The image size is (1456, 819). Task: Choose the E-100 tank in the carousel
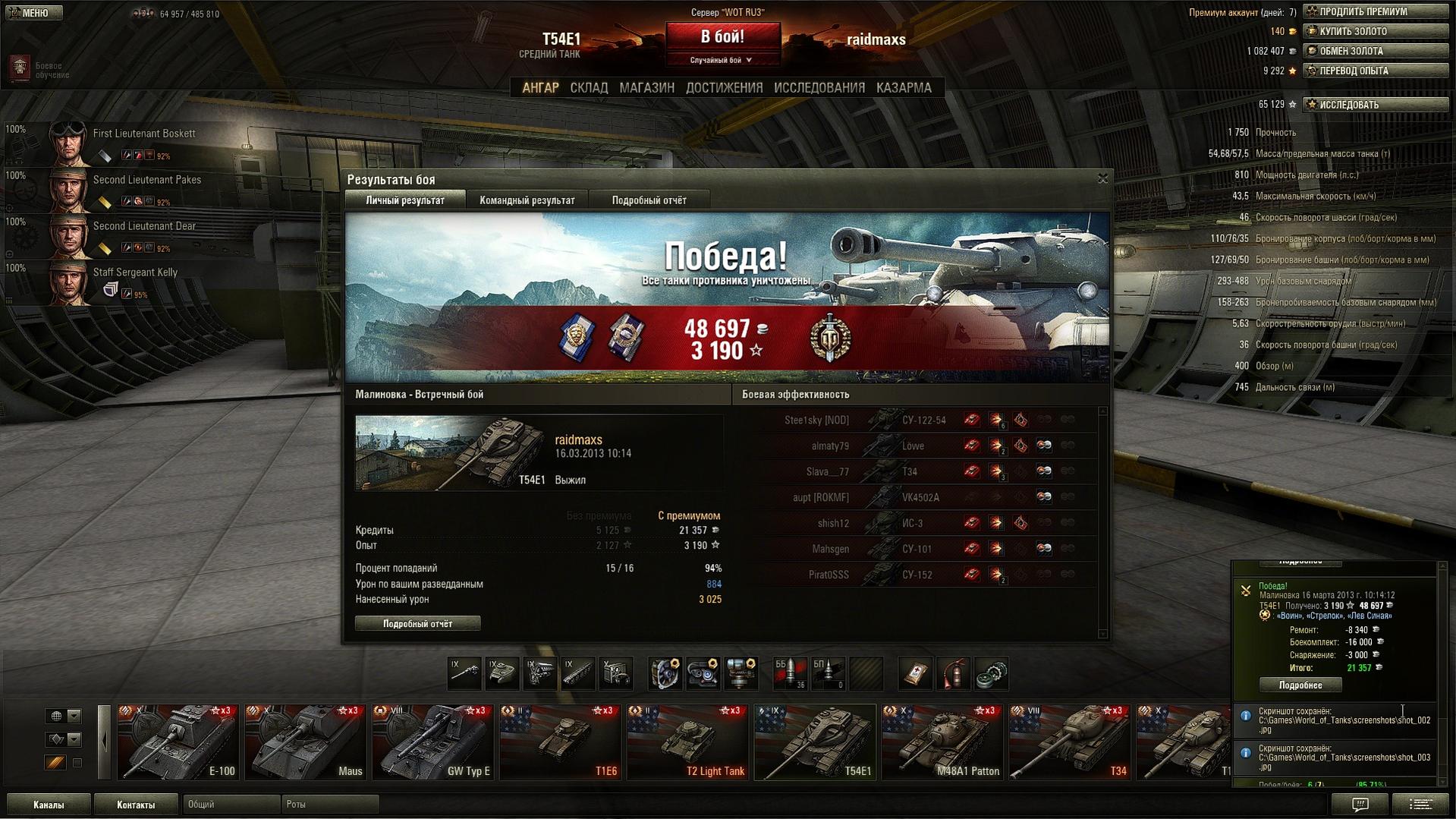click(x=178, y=742)
